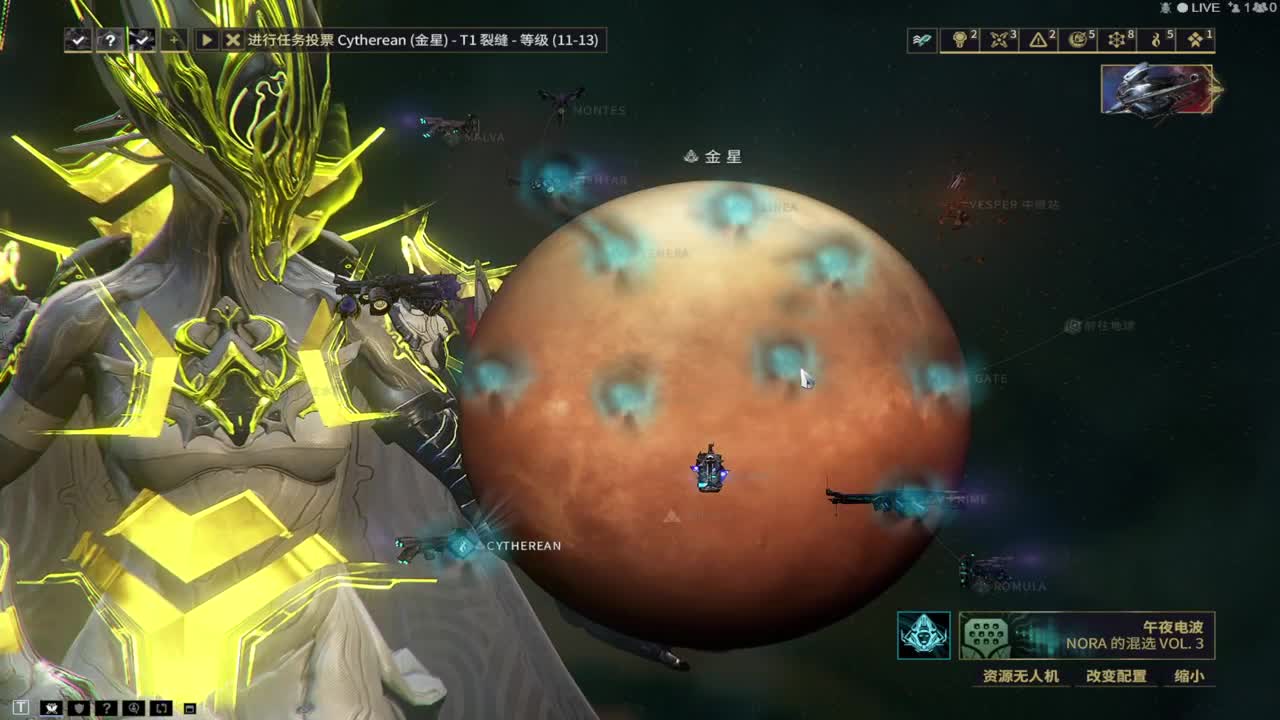Select the Cytherean mission node
Viewport: 1280px width, 720px height.
[464, 546]
